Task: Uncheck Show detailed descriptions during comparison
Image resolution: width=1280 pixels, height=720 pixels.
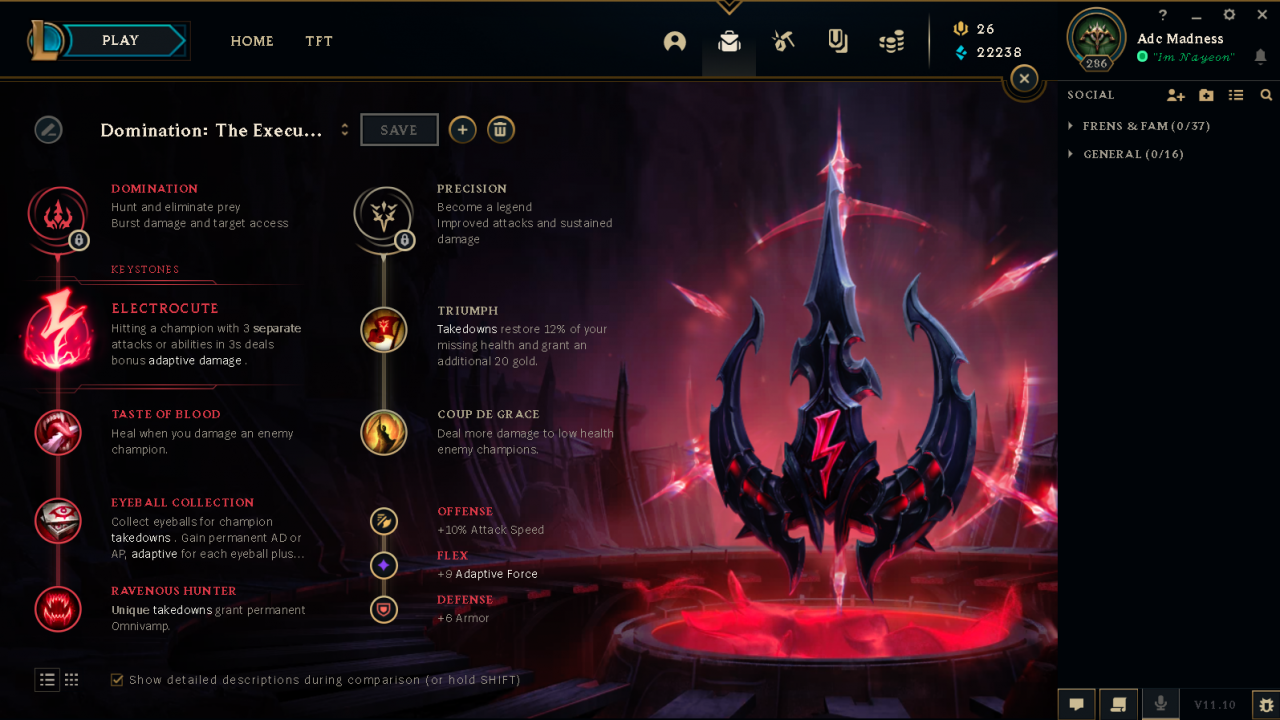Action: 117,679
